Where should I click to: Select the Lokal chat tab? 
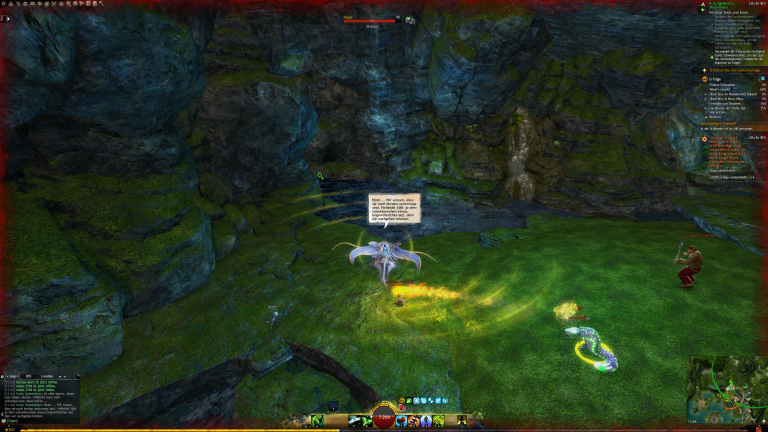coord(47,377)
